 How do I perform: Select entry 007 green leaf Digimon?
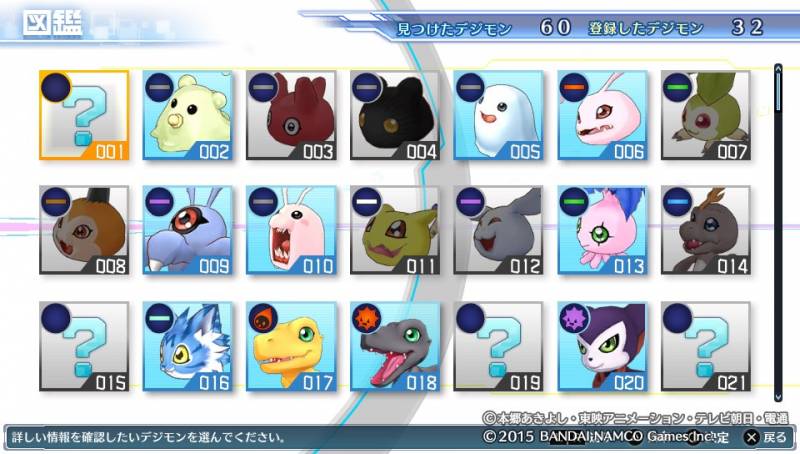click(705, 116)
